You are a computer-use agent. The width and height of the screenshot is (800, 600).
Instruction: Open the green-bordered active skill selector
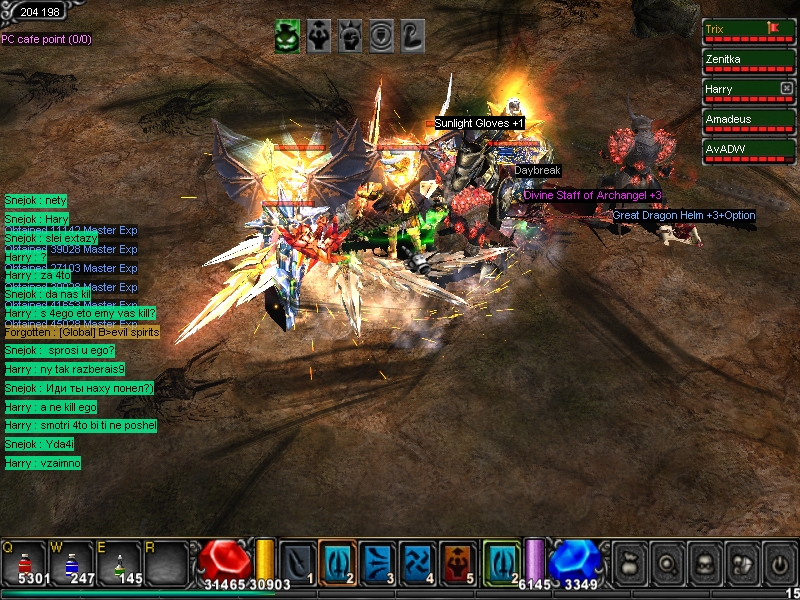pos(501,560)
